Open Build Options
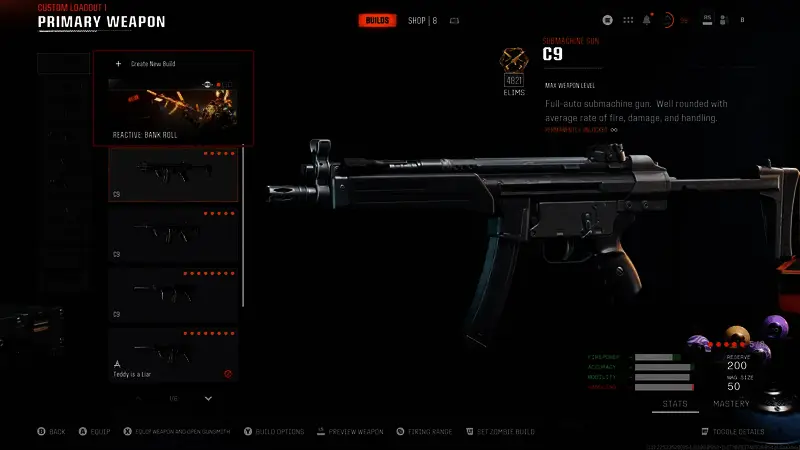The image size is (800, 450). (x=276, y=431)
